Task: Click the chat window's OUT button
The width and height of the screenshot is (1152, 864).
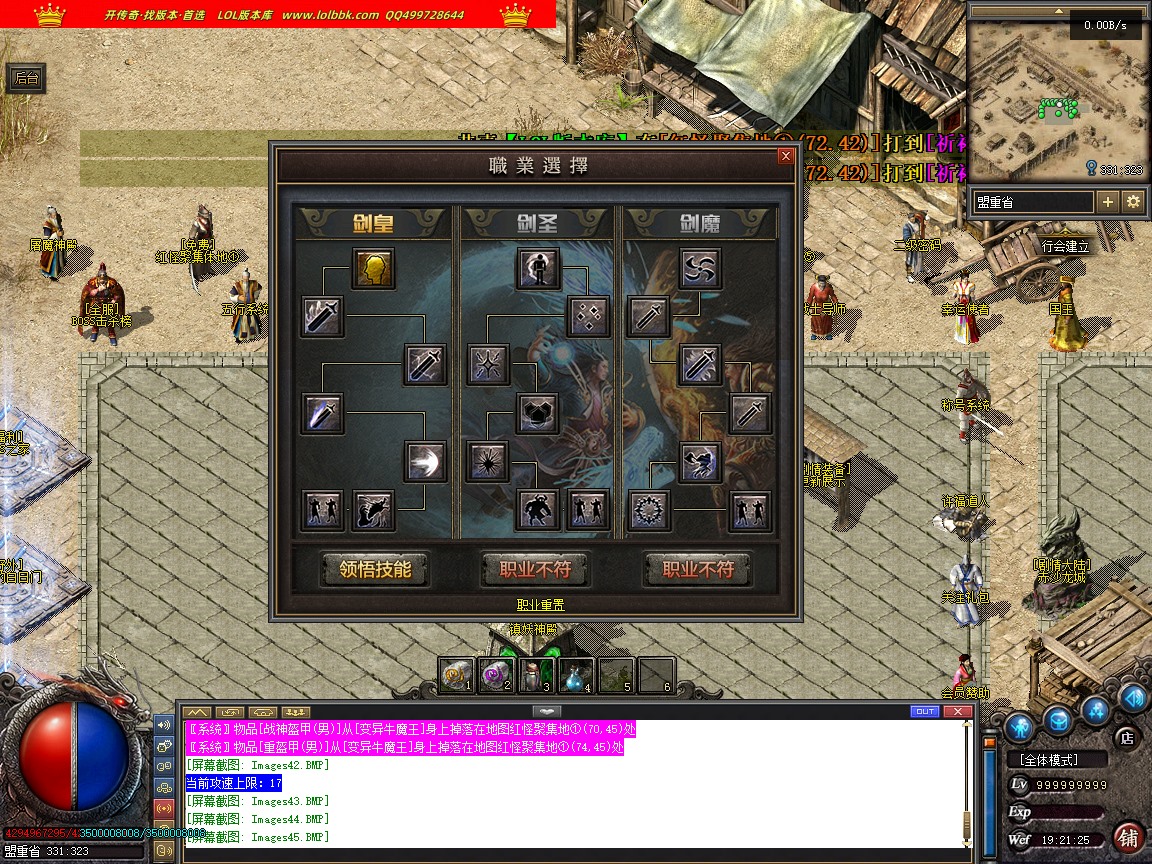Action: click(x=925, y=711)
